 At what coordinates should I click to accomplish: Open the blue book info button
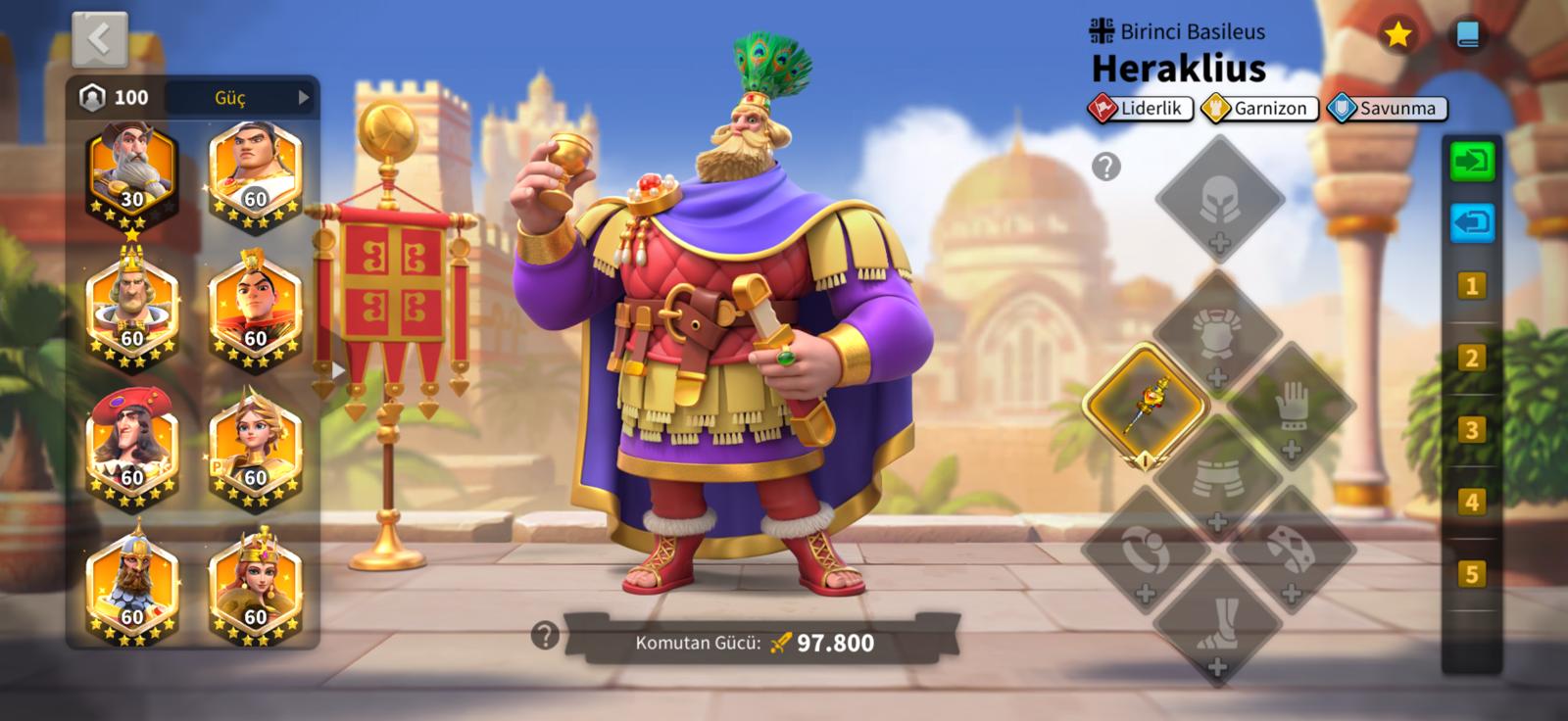[1467, 36]
